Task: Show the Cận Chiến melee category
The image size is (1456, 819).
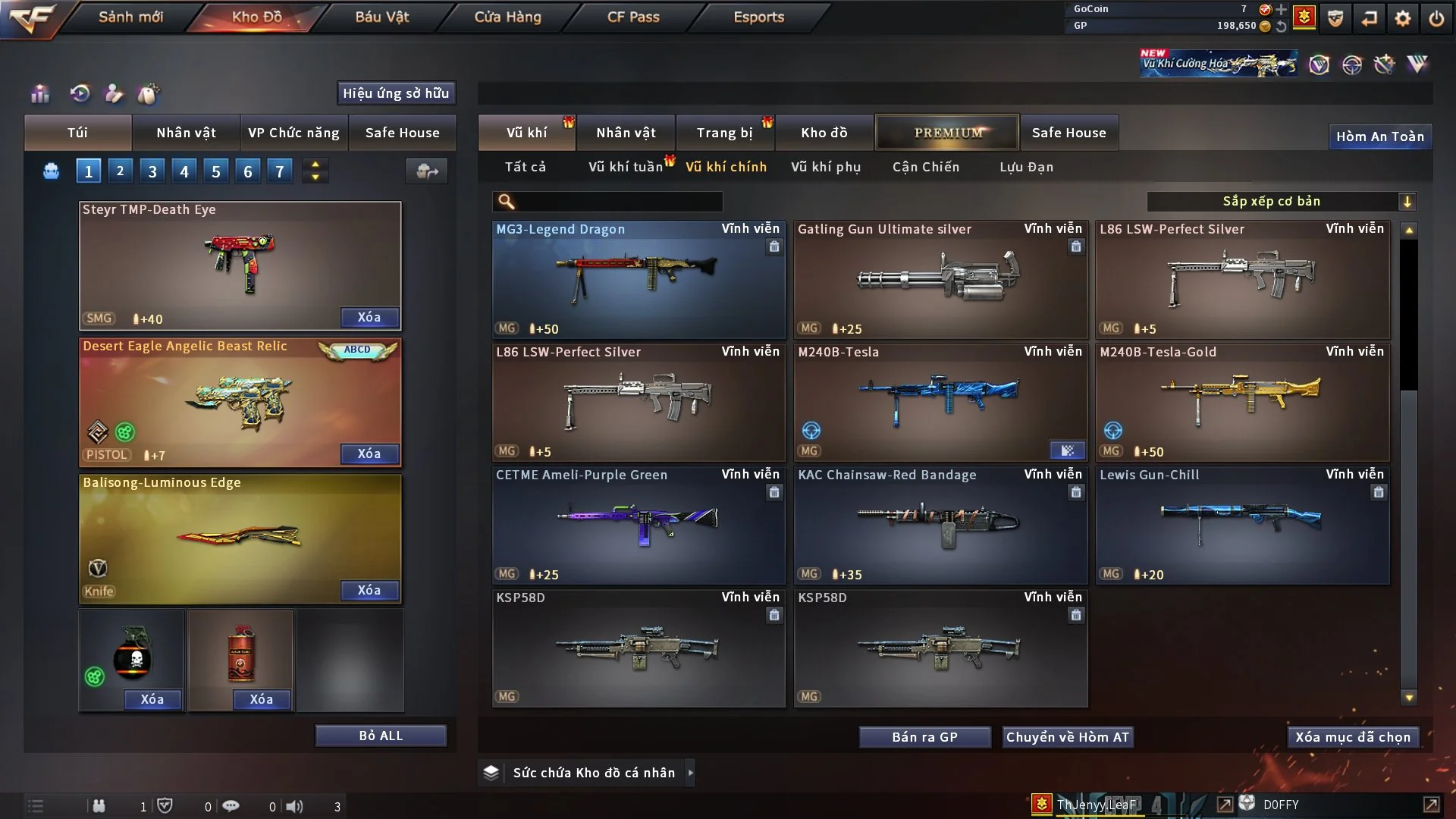Action: [926, 167]
